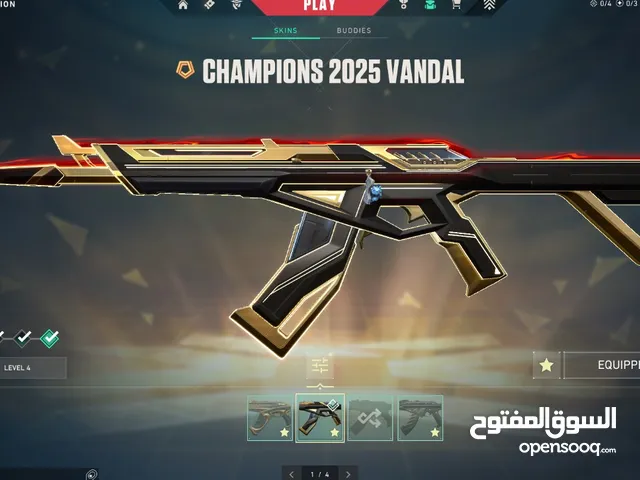Go to the home screen icon
Viewport: 640px width, 480px height.
click(x=182, y=5)
